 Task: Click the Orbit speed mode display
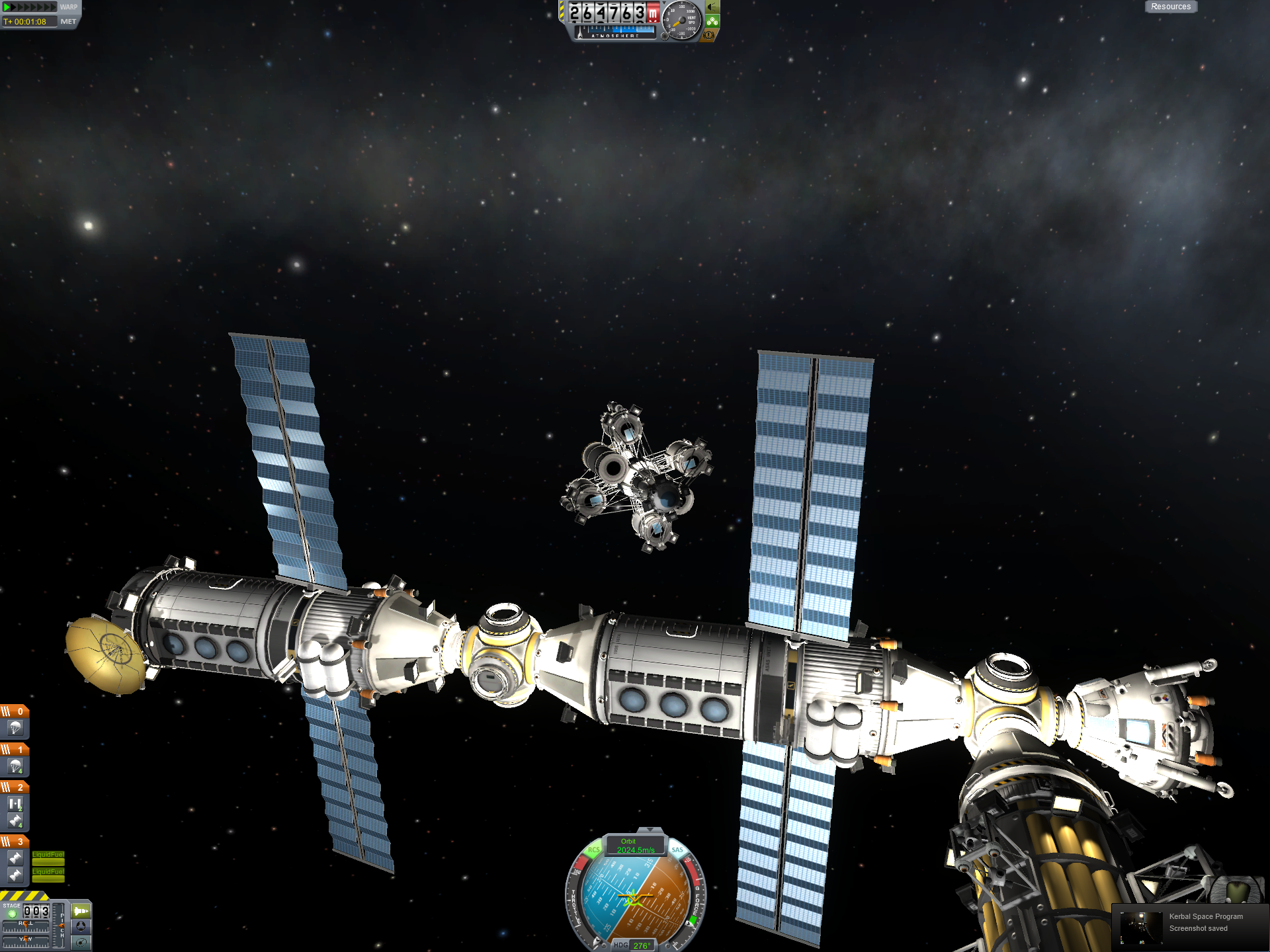(635, 846)
